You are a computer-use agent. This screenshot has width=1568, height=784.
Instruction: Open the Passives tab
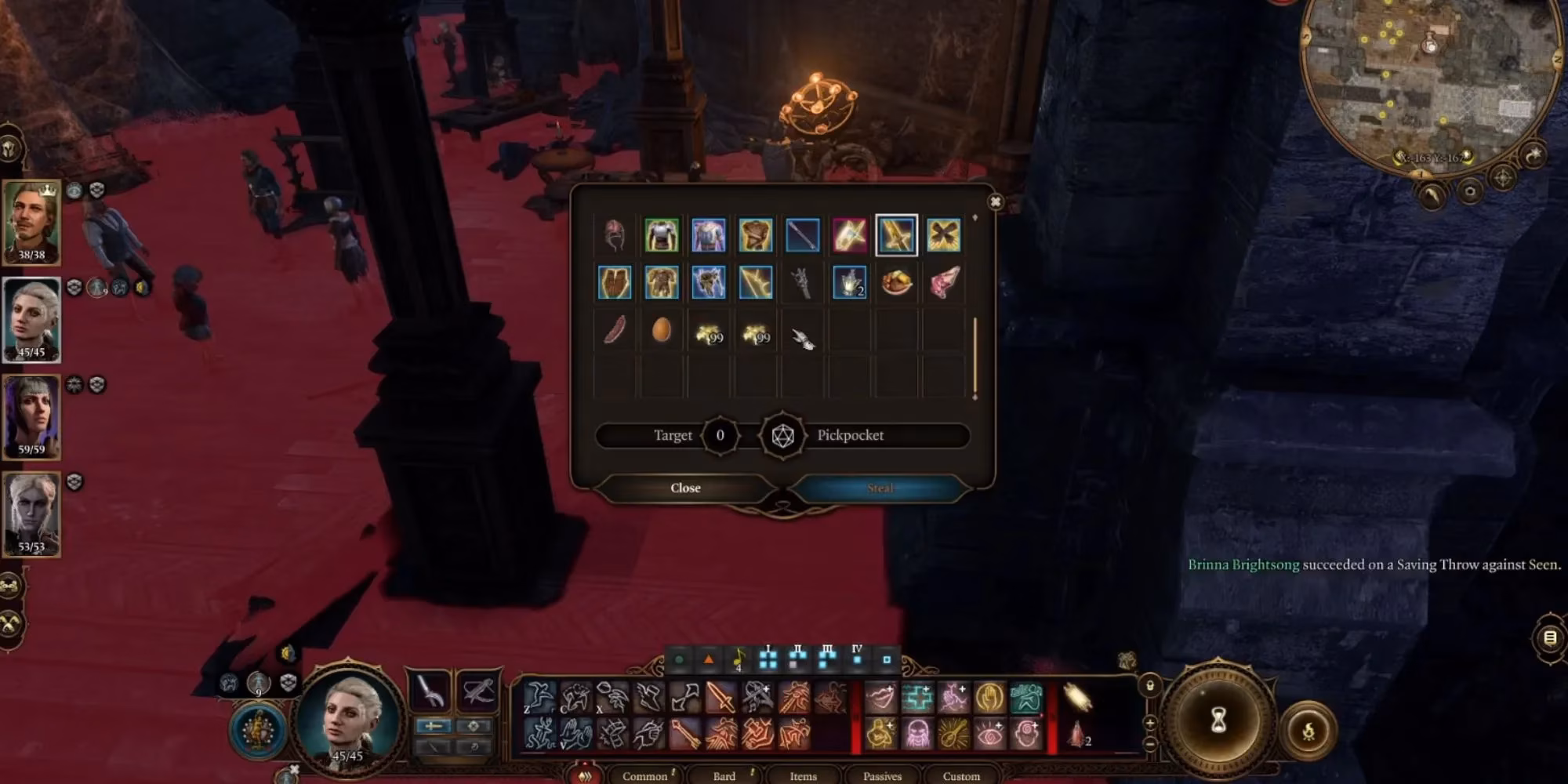point(883,777)
